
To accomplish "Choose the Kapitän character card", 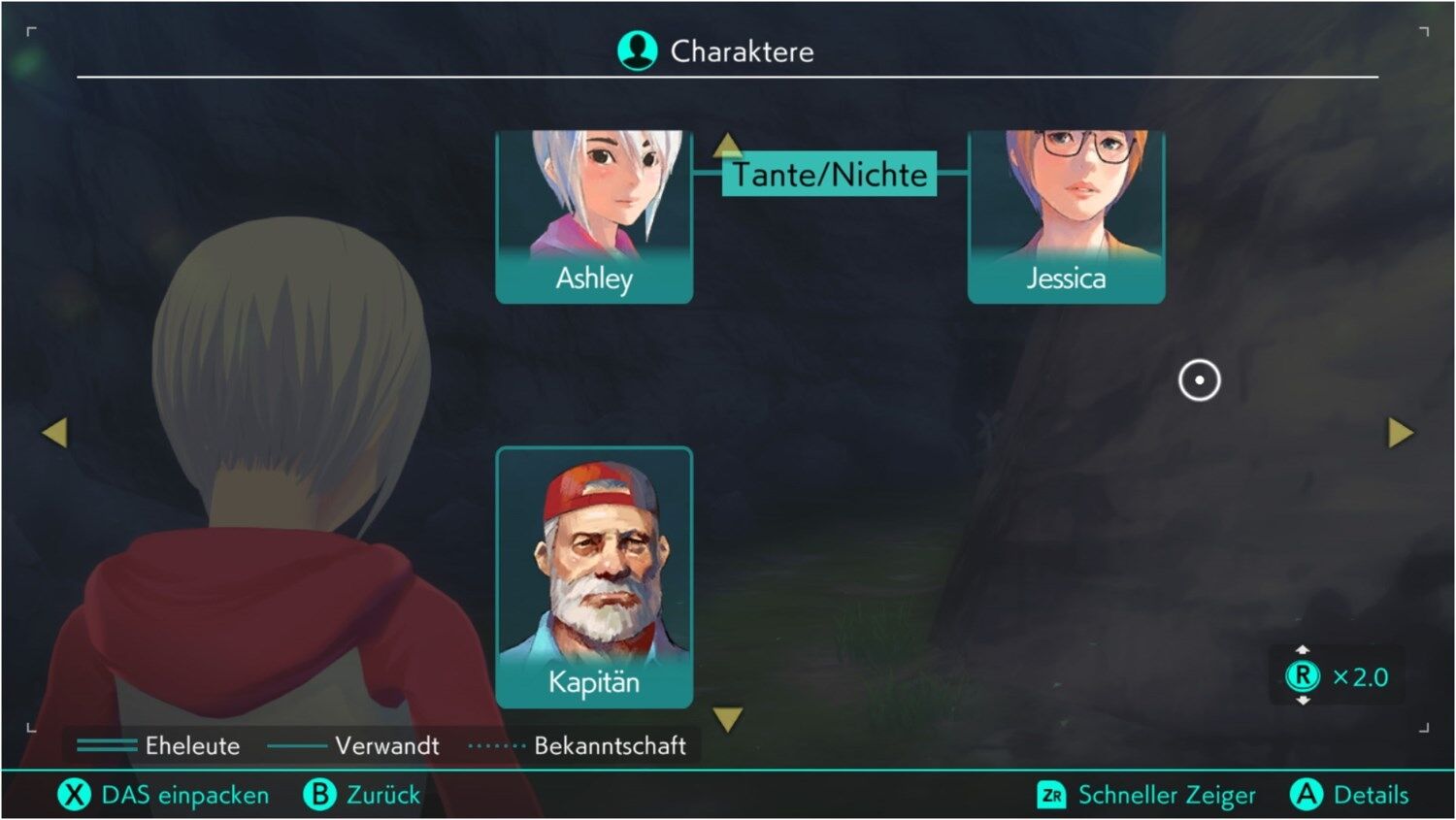I will click(x=594, y=576).
